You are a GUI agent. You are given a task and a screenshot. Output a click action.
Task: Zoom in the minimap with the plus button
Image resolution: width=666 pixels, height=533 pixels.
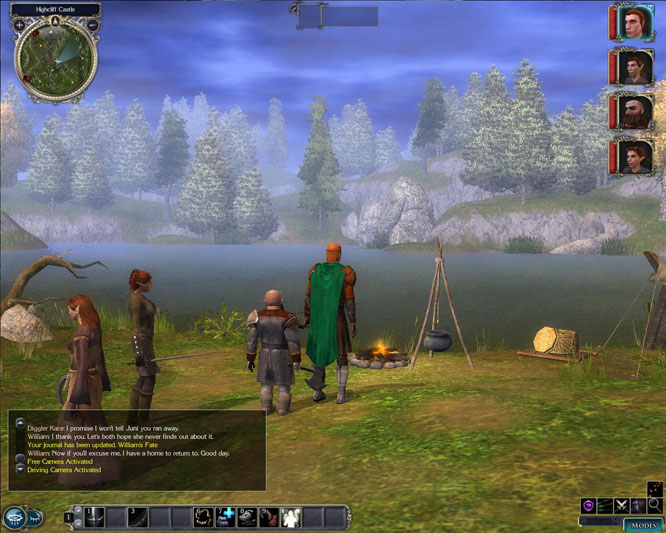tap(20, 25)
